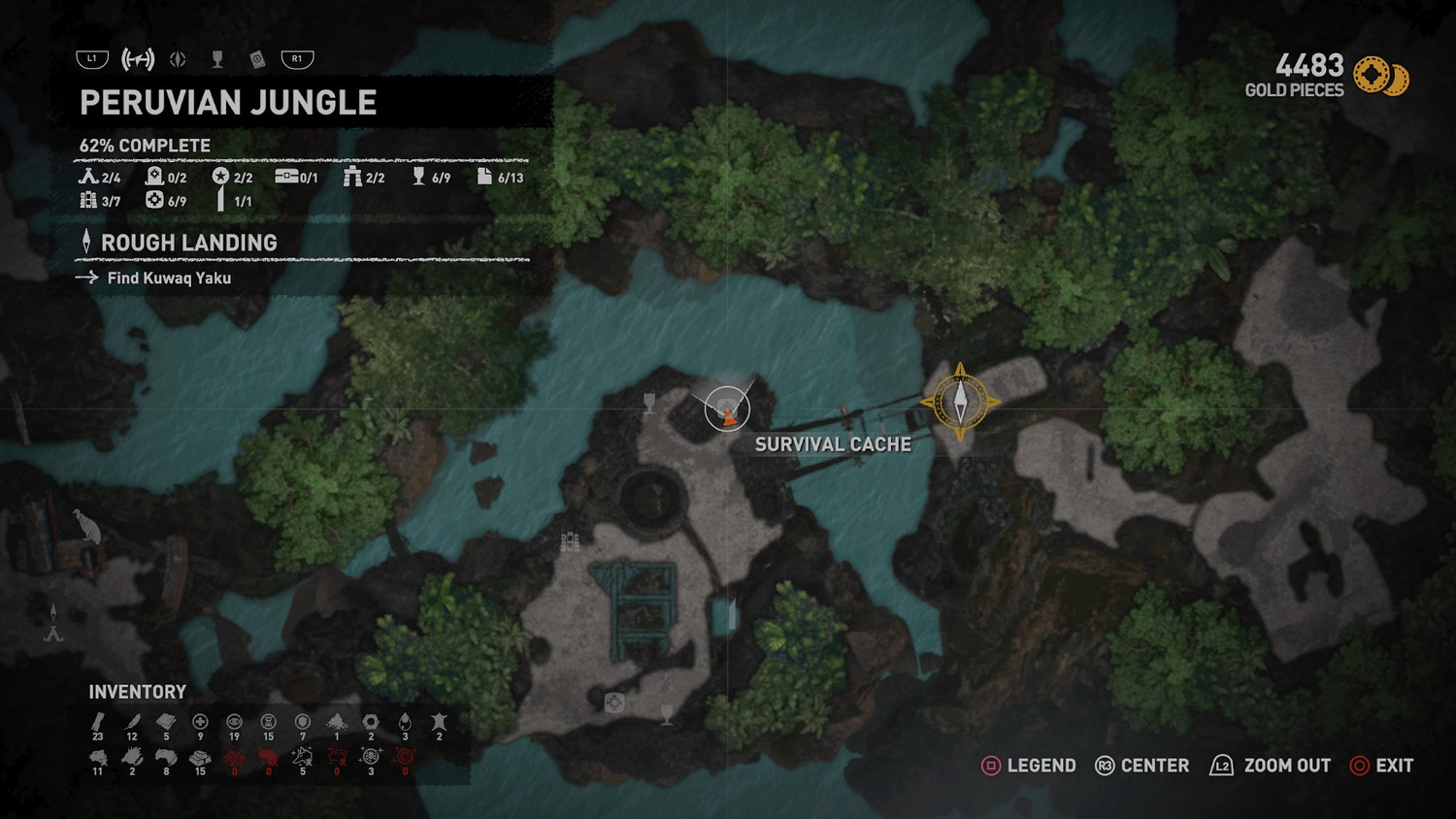Open the map Legend
This screenshot has width=1456, height=819.
point(1029,766)
